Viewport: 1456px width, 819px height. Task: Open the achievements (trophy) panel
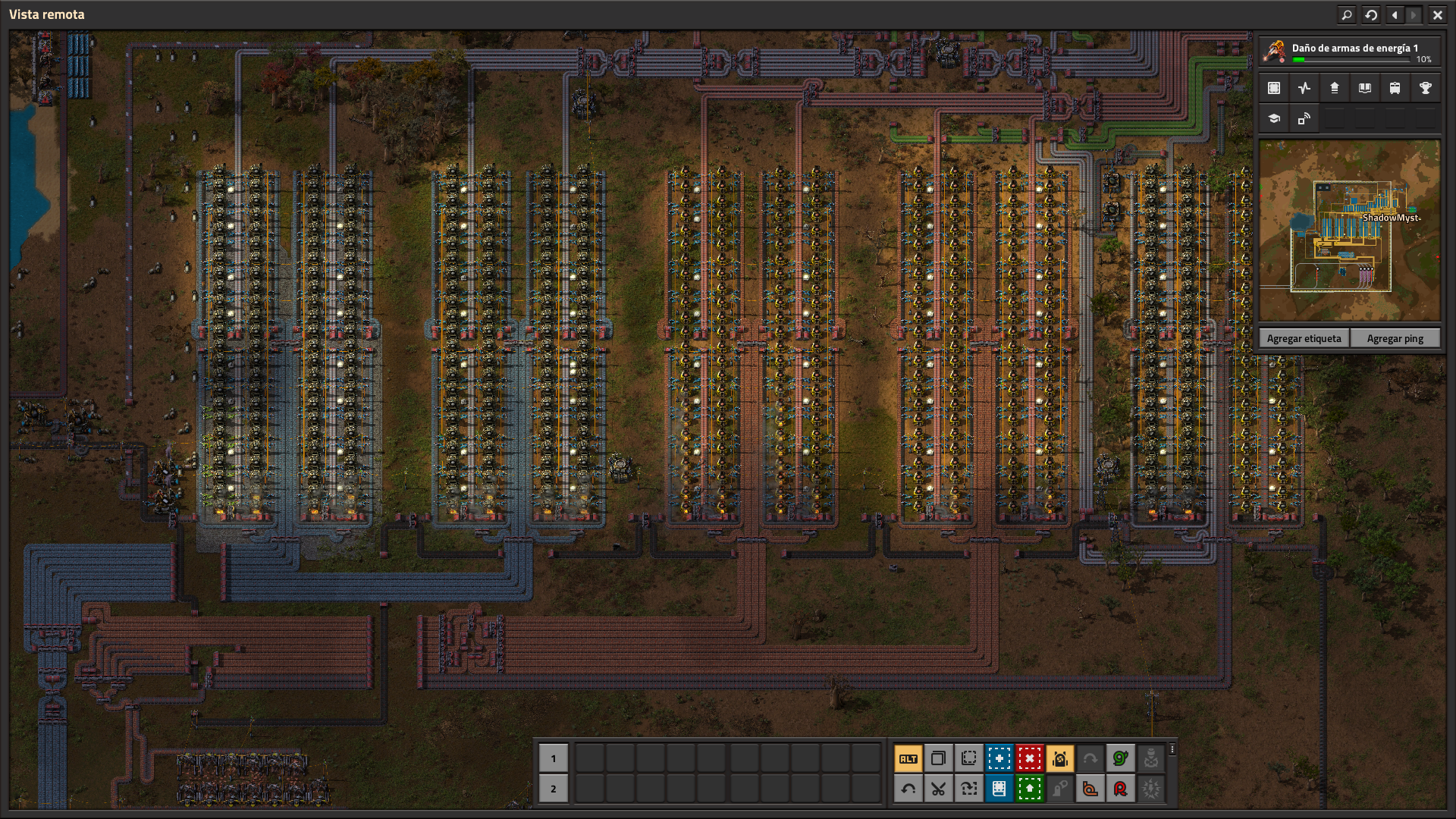pyautogui.click(x=1426, y=87)
